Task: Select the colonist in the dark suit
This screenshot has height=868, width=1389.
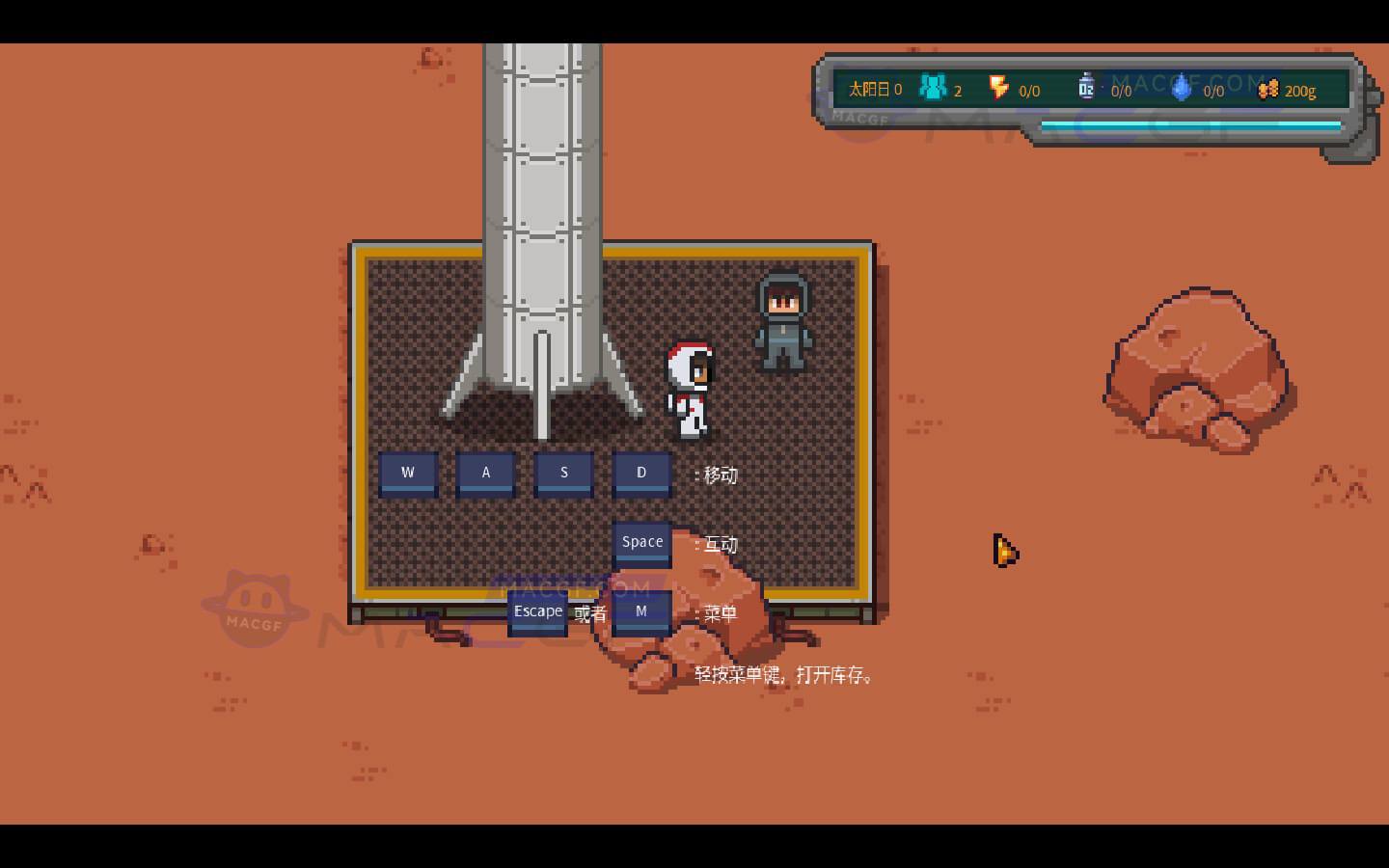Action: (x=783, y=318)
